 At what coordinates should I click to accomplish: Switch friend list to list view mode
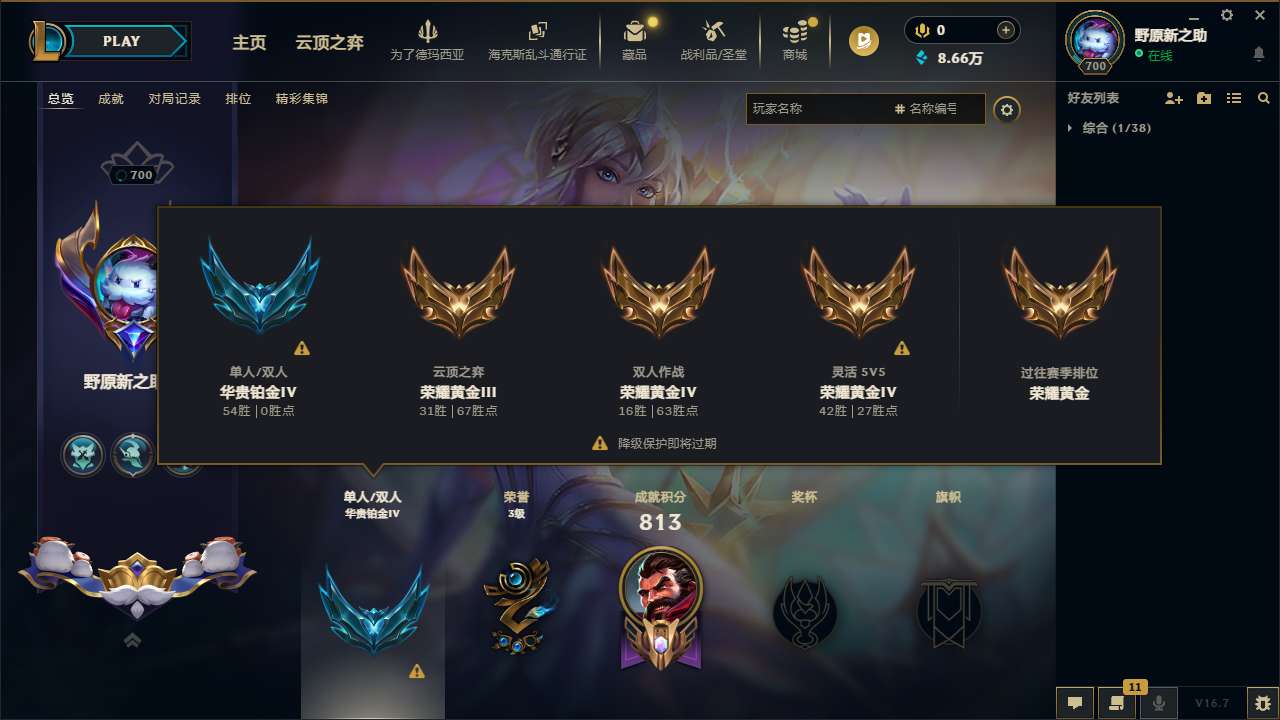pos(1234,98)
